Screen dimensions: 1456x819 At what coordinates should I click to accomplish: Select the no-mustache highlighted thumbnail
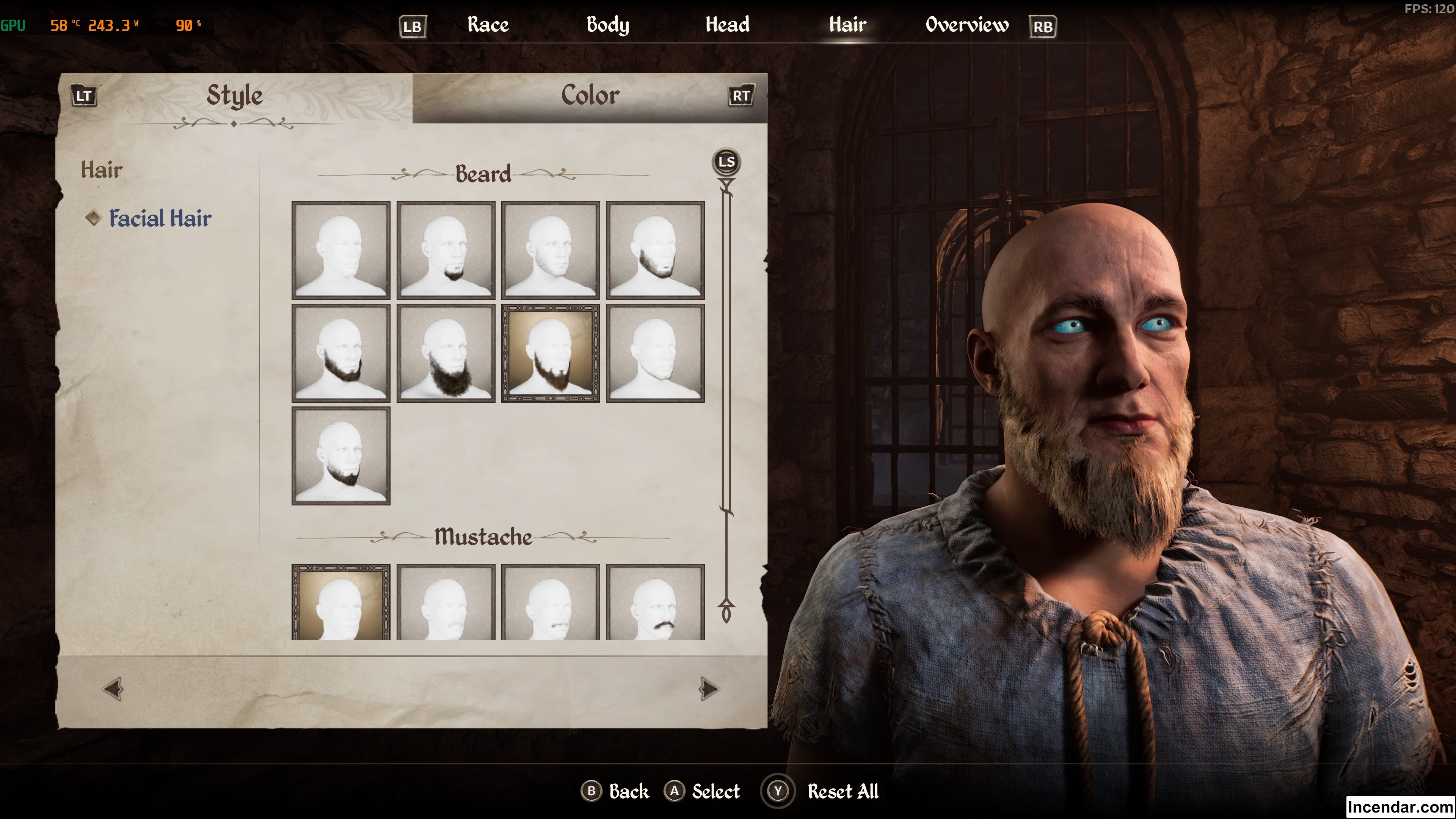click(x=341, y=602)
